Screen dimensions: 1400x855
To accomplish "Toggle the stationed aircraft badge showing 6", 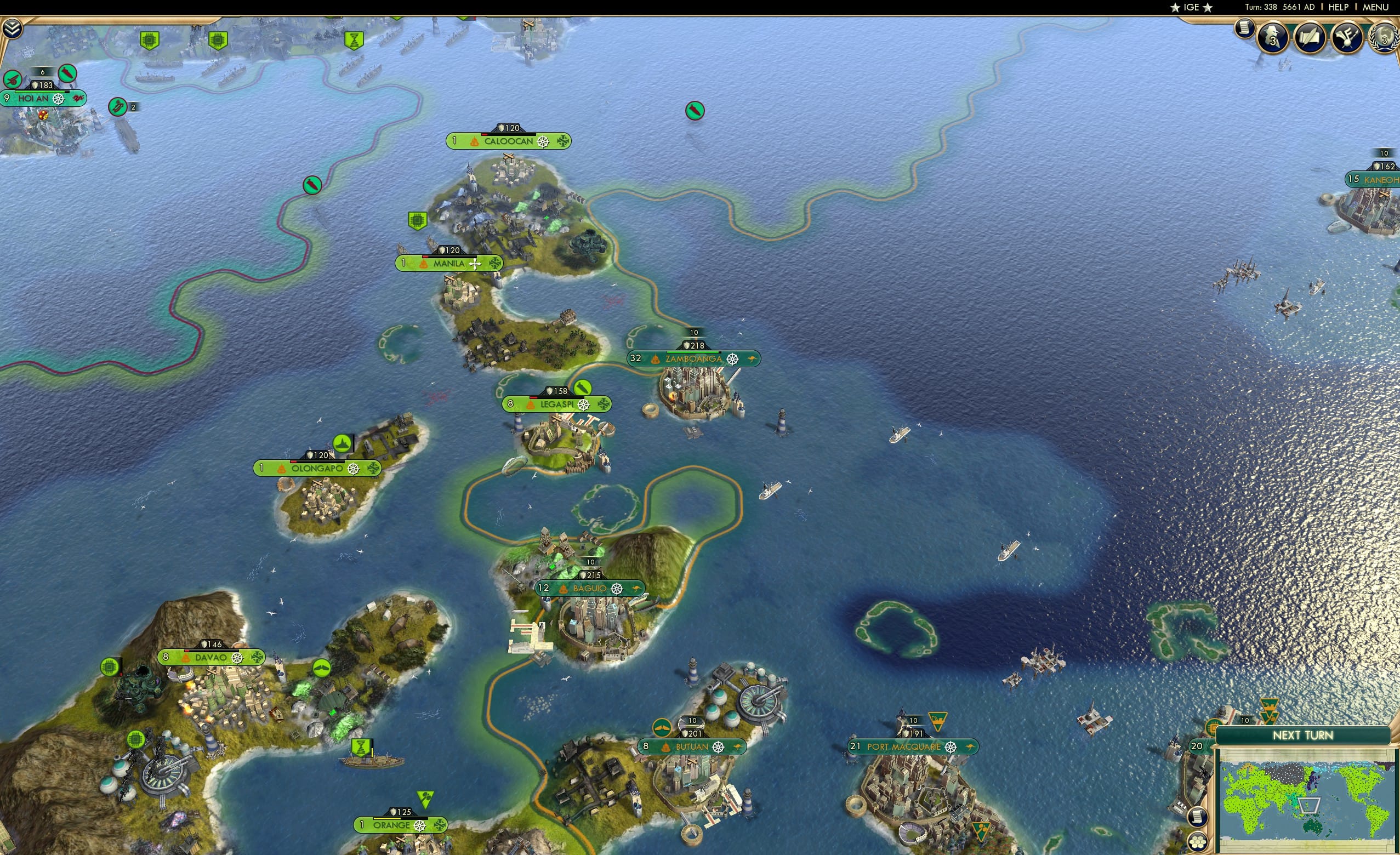I will pyautogui.click(x=43, y=72).
